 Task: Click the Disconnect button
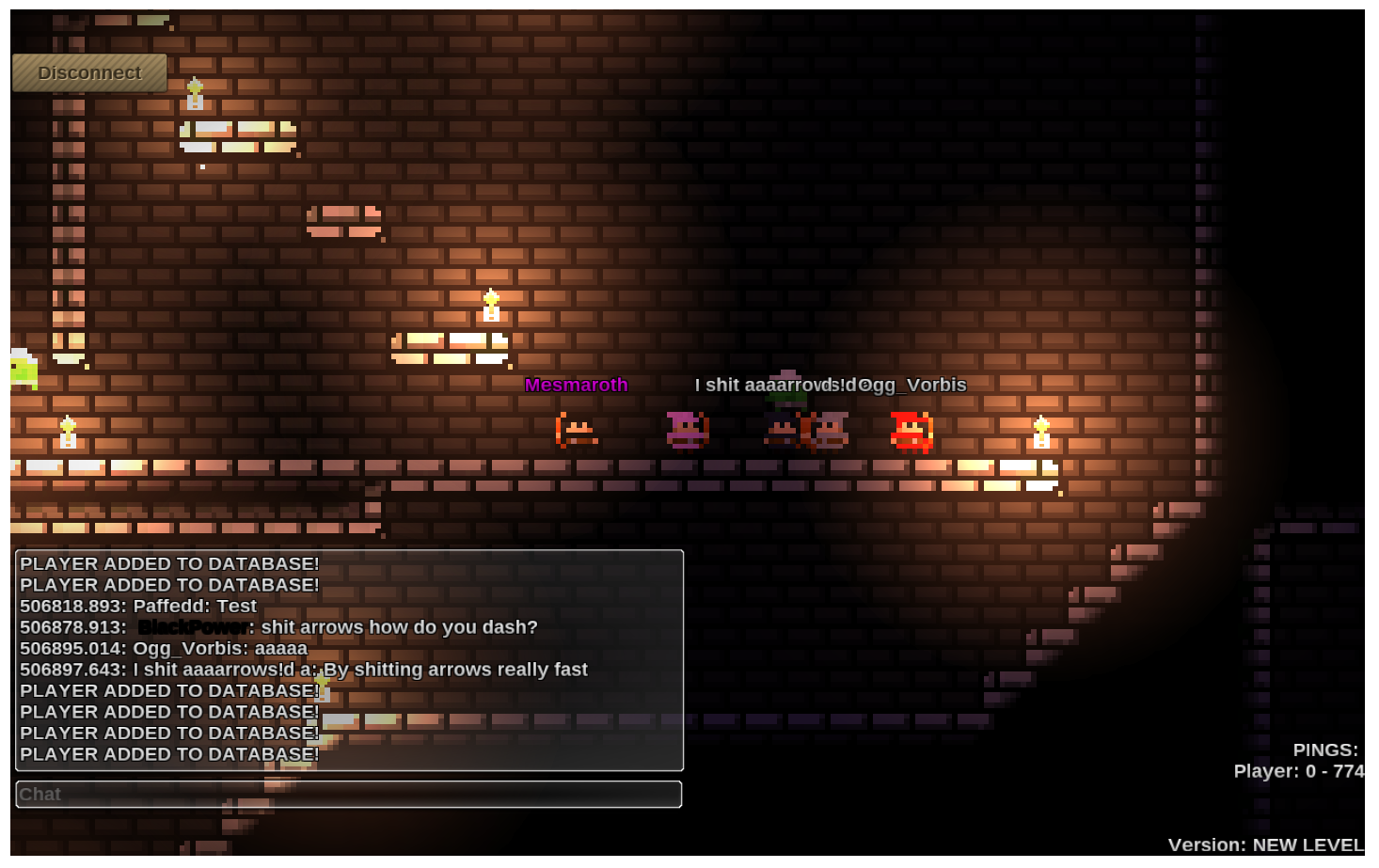coord(89,73)
